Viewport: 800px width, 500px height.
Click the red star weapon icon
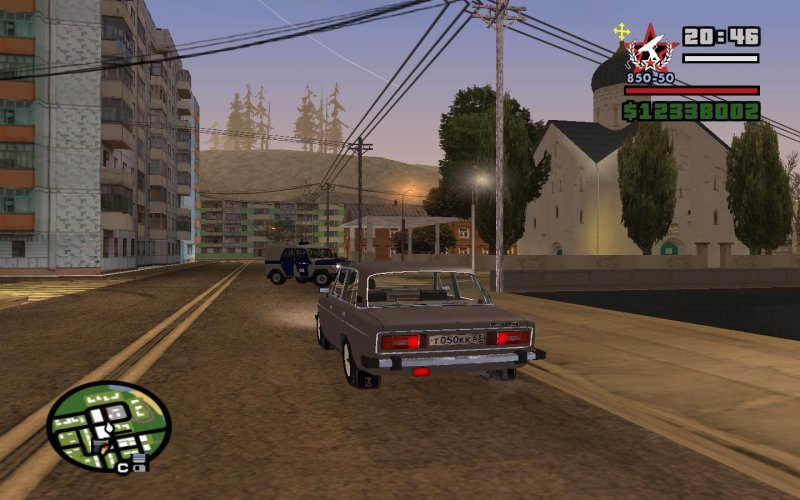(651, 49)
